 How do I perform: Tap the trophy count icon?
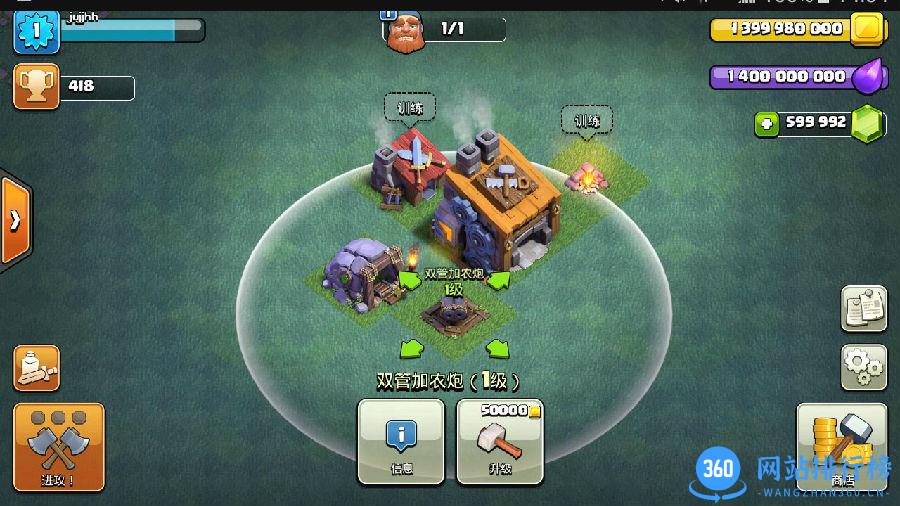(x=35, y=86)
